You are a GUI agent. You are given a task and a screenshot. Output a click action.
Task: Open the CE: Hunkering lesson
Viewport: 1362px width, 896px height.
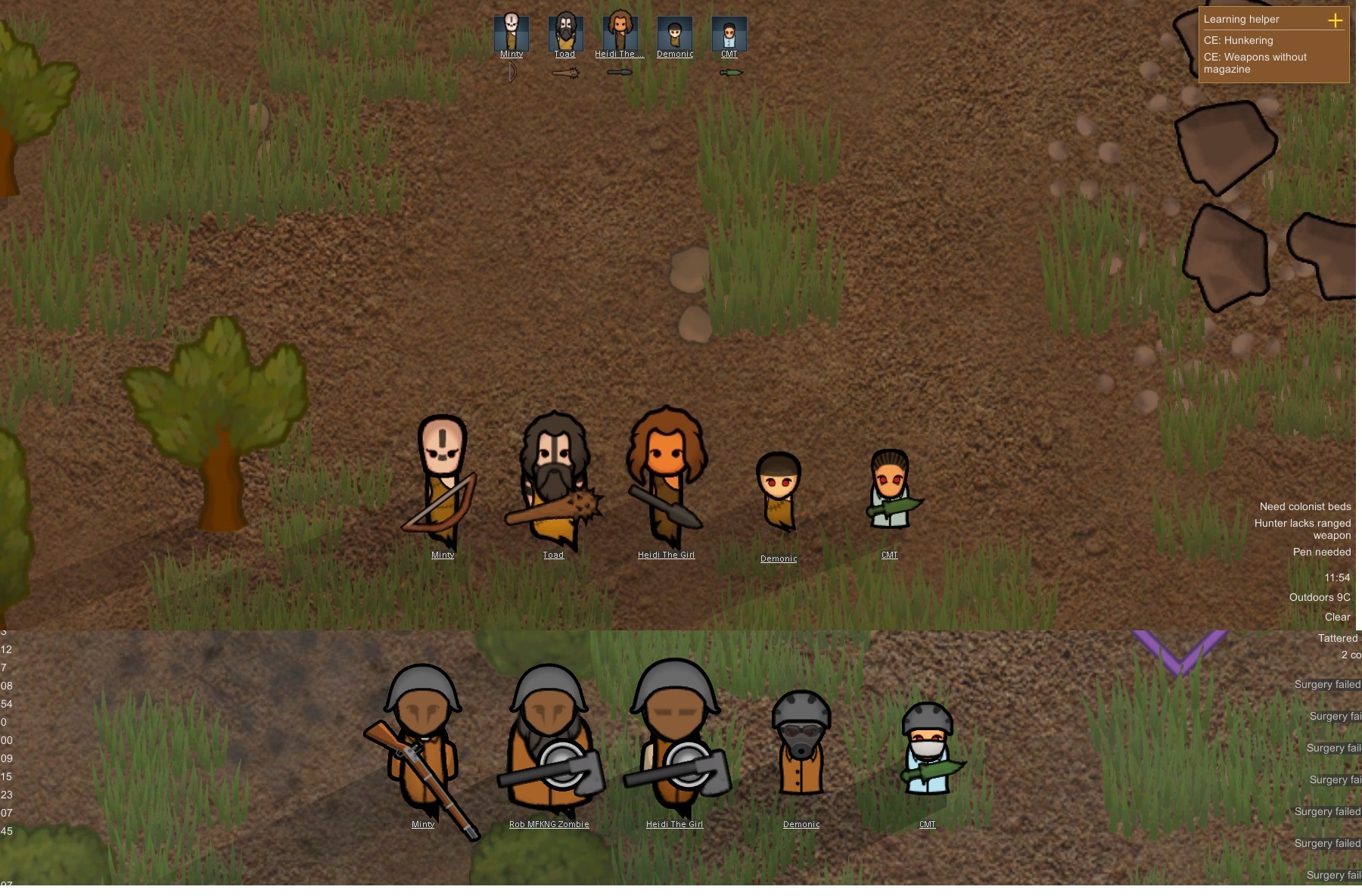(x=1239, y=41)
